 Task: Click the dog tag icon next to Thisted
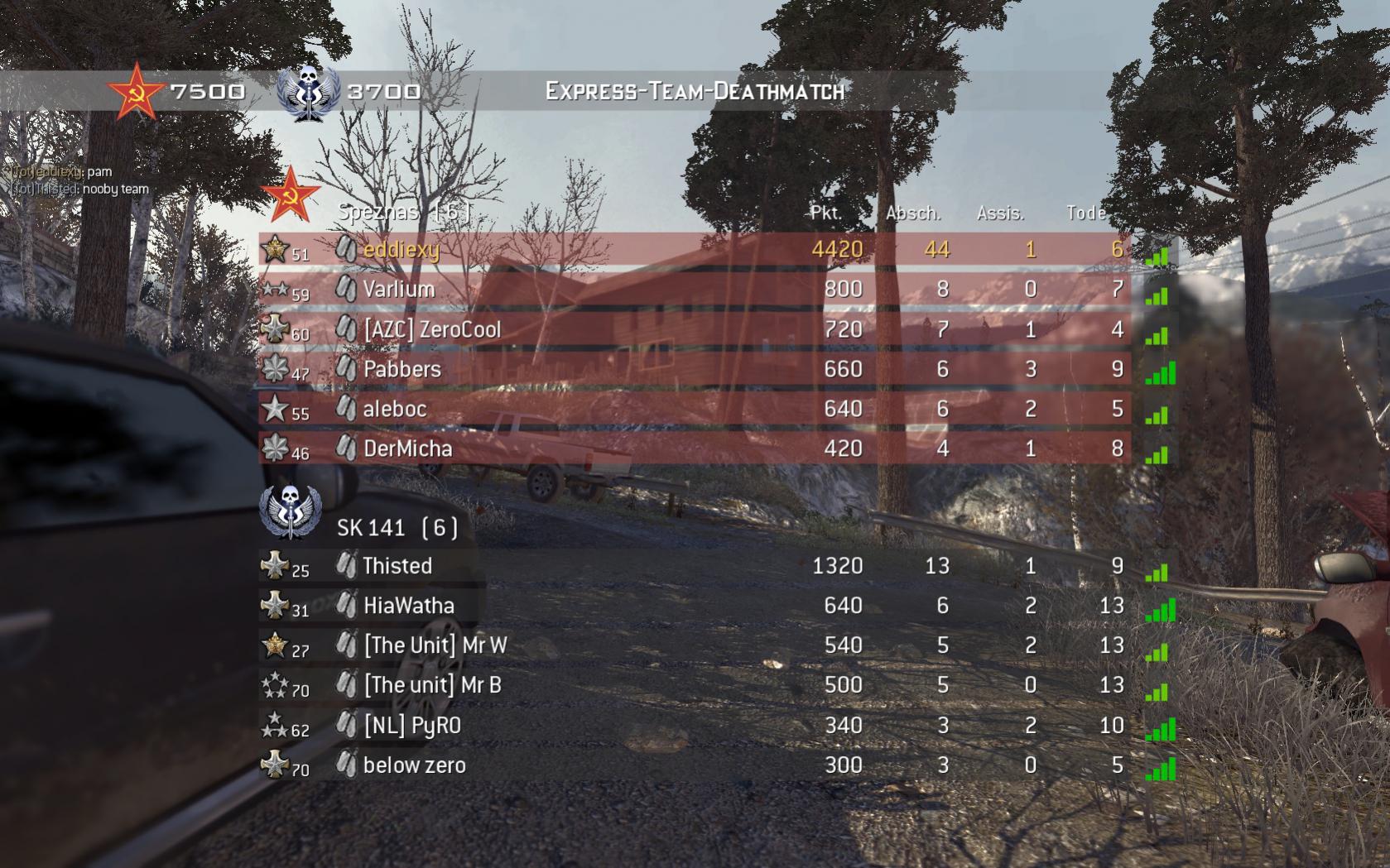(x=346, y=565)
